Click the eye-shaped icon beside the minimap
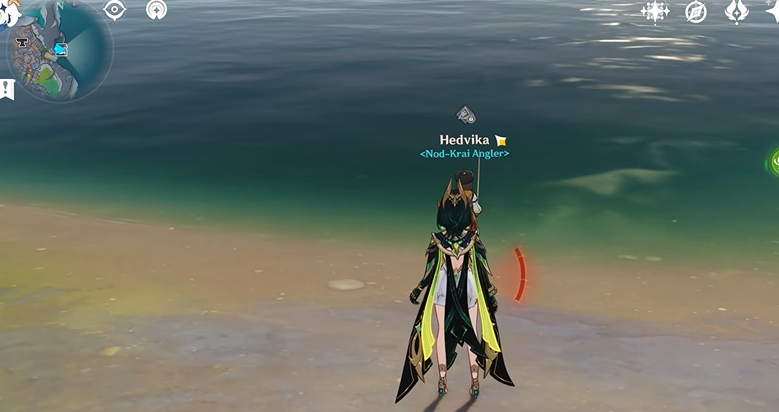The width and height of the screenshot is (779, 412). [x=115, y=10]
